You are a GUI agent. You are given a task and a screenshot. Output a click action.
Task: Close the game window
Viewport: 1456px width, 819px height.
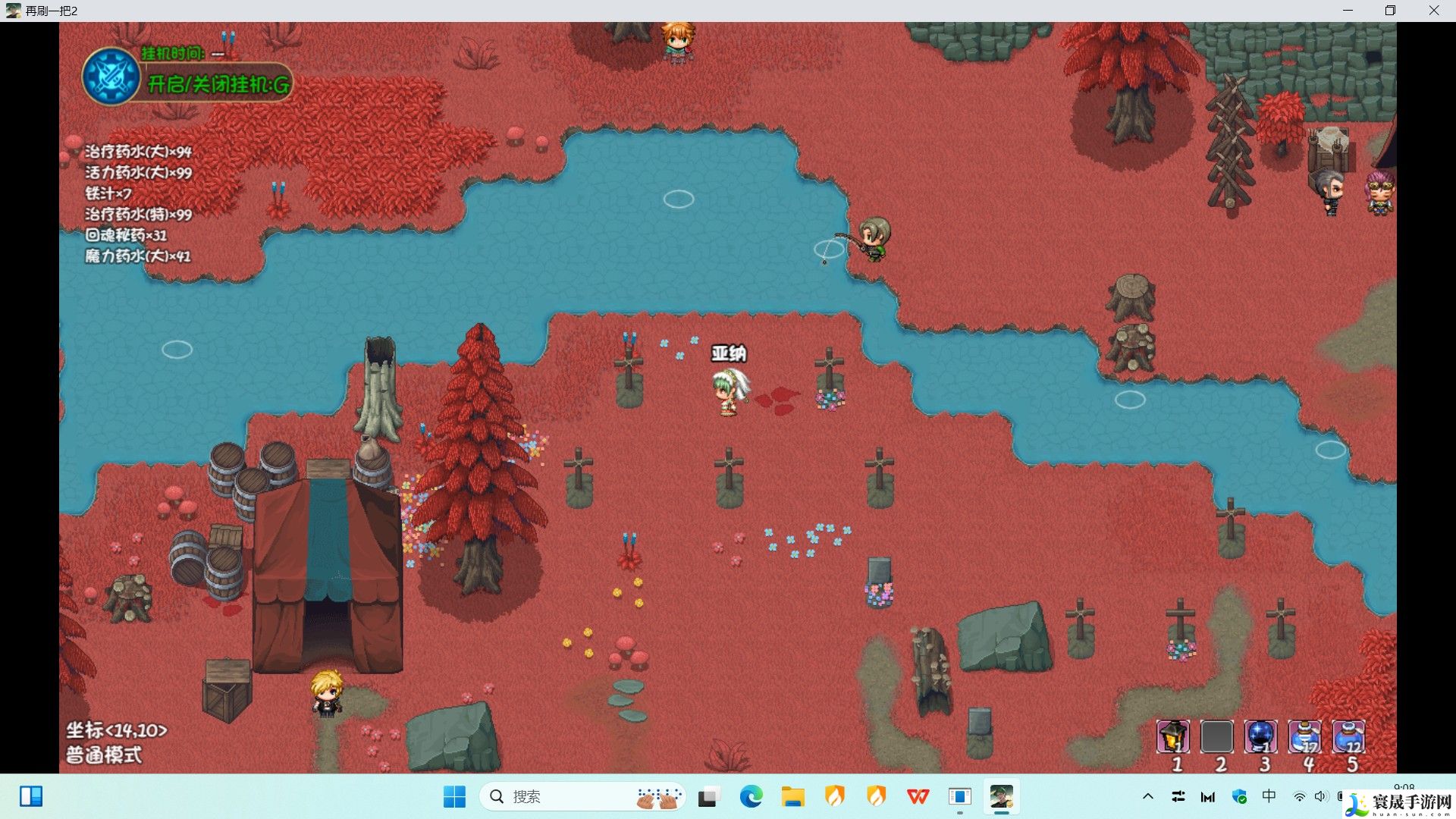[x=1433, y=11]
